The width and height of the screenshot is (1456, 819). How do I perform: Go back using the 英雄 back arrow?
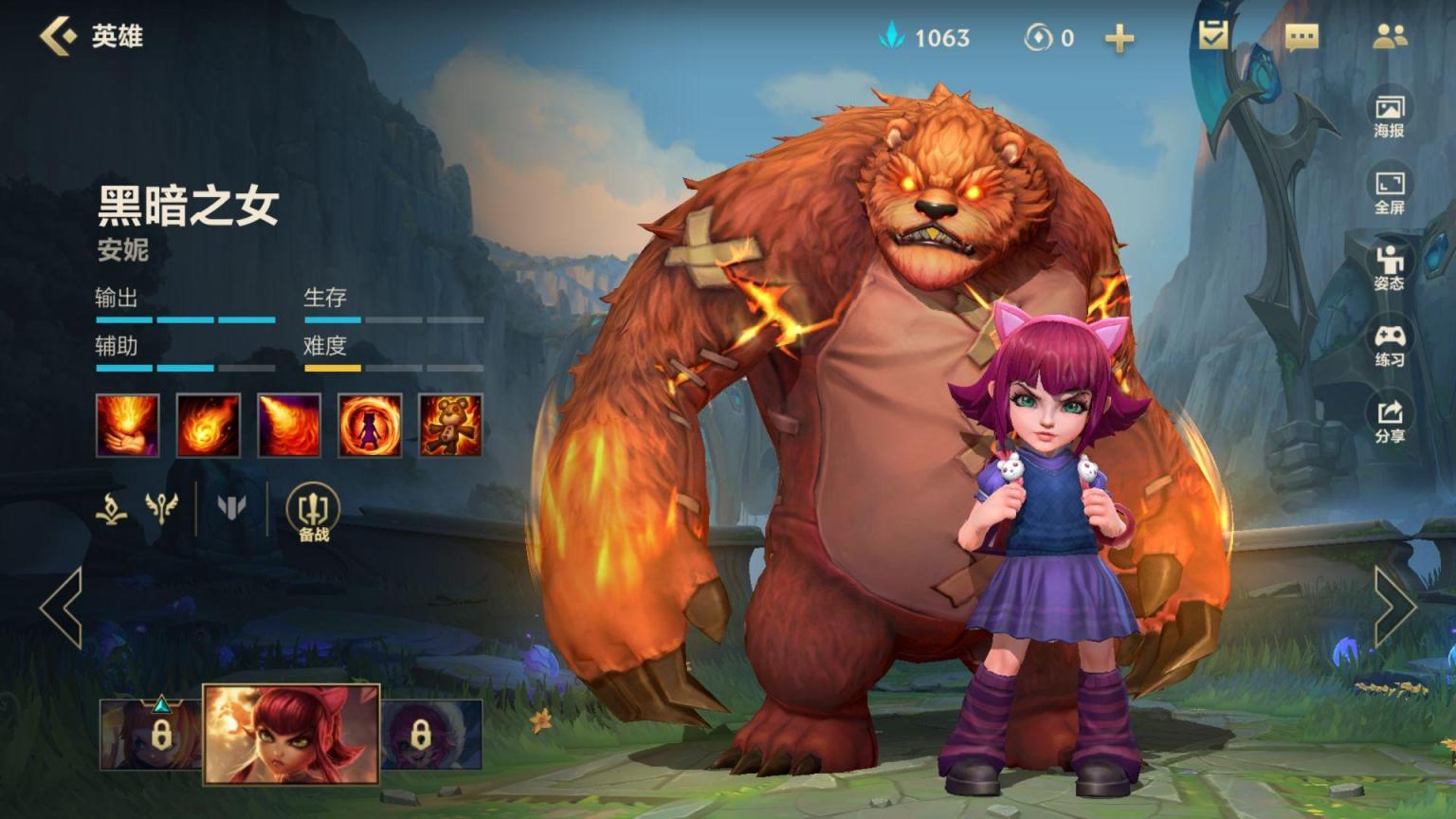pos(59,36)
